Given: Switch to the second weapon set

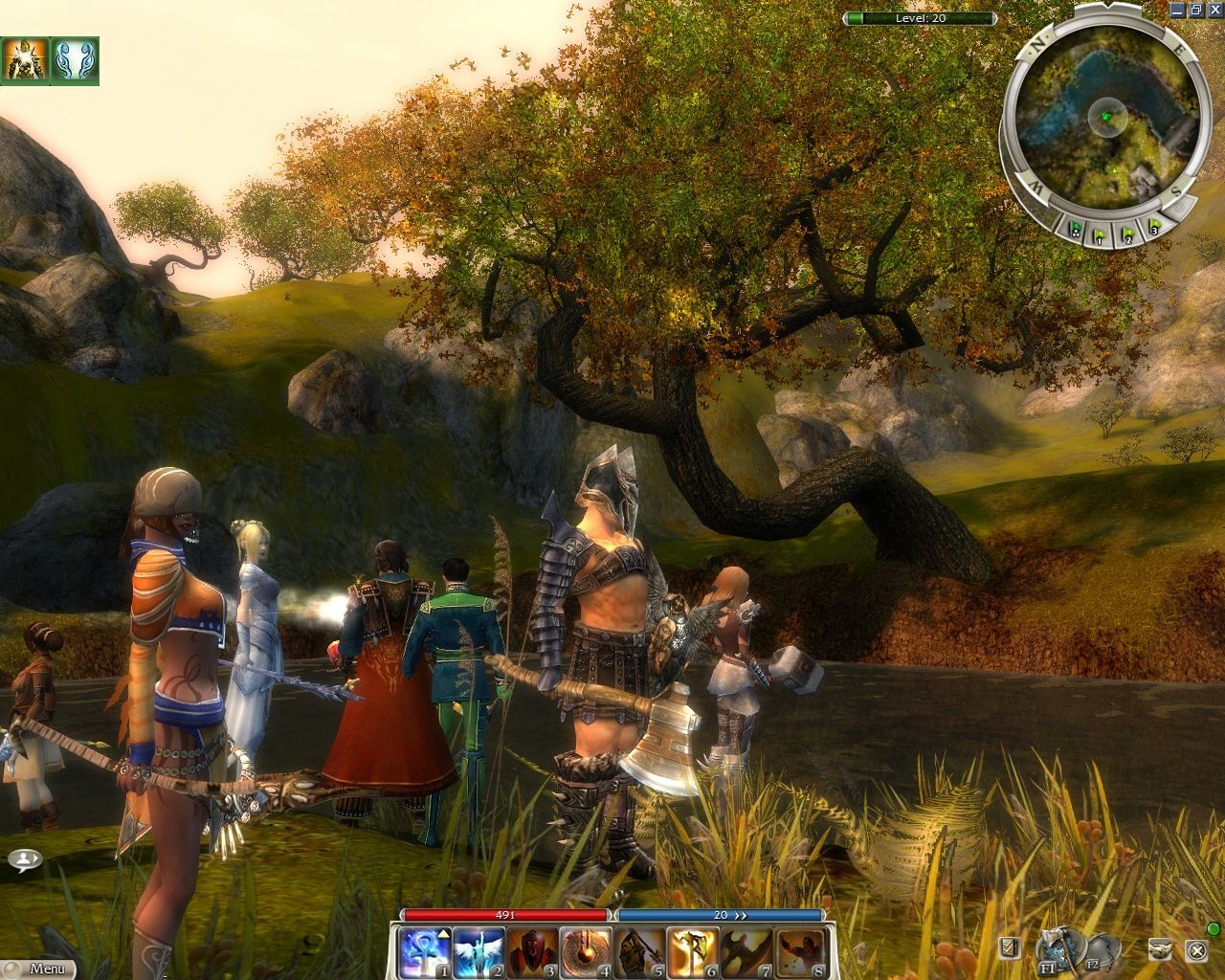Looking at the screenshot, I should tap(1101, 948).
